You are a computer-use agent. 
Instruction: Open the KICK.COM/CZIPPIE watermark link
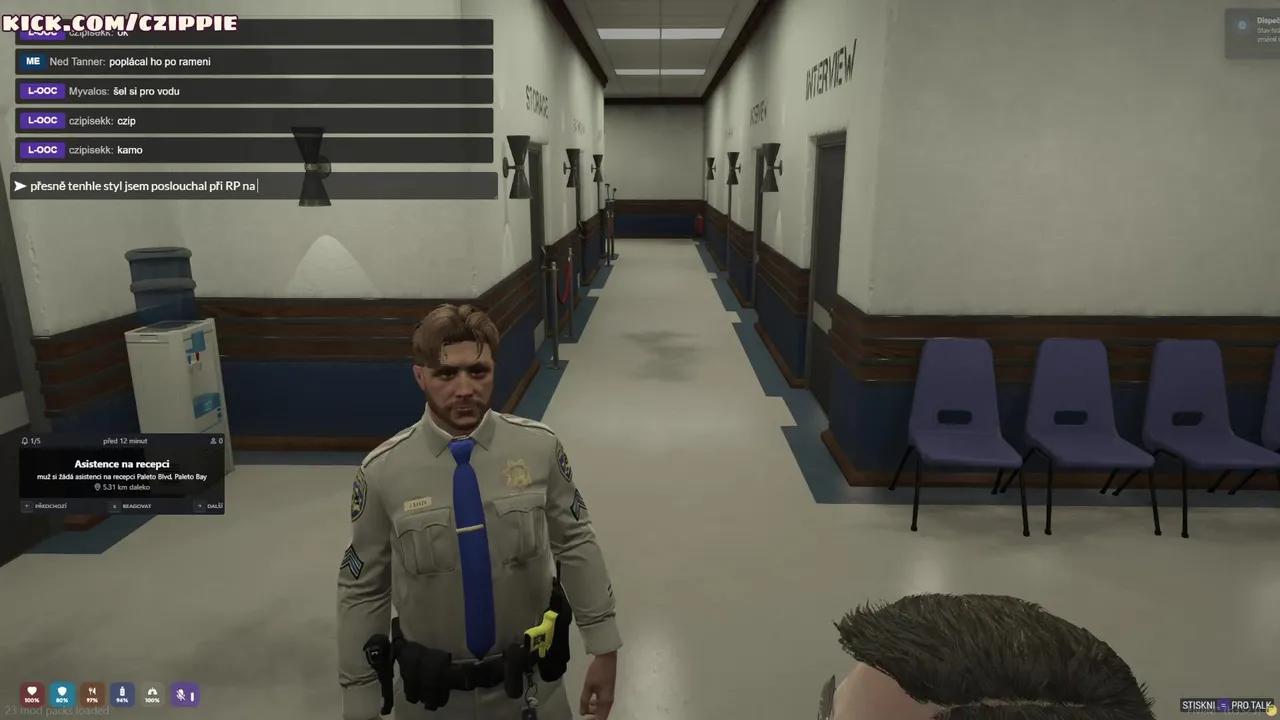coord(122,22)
